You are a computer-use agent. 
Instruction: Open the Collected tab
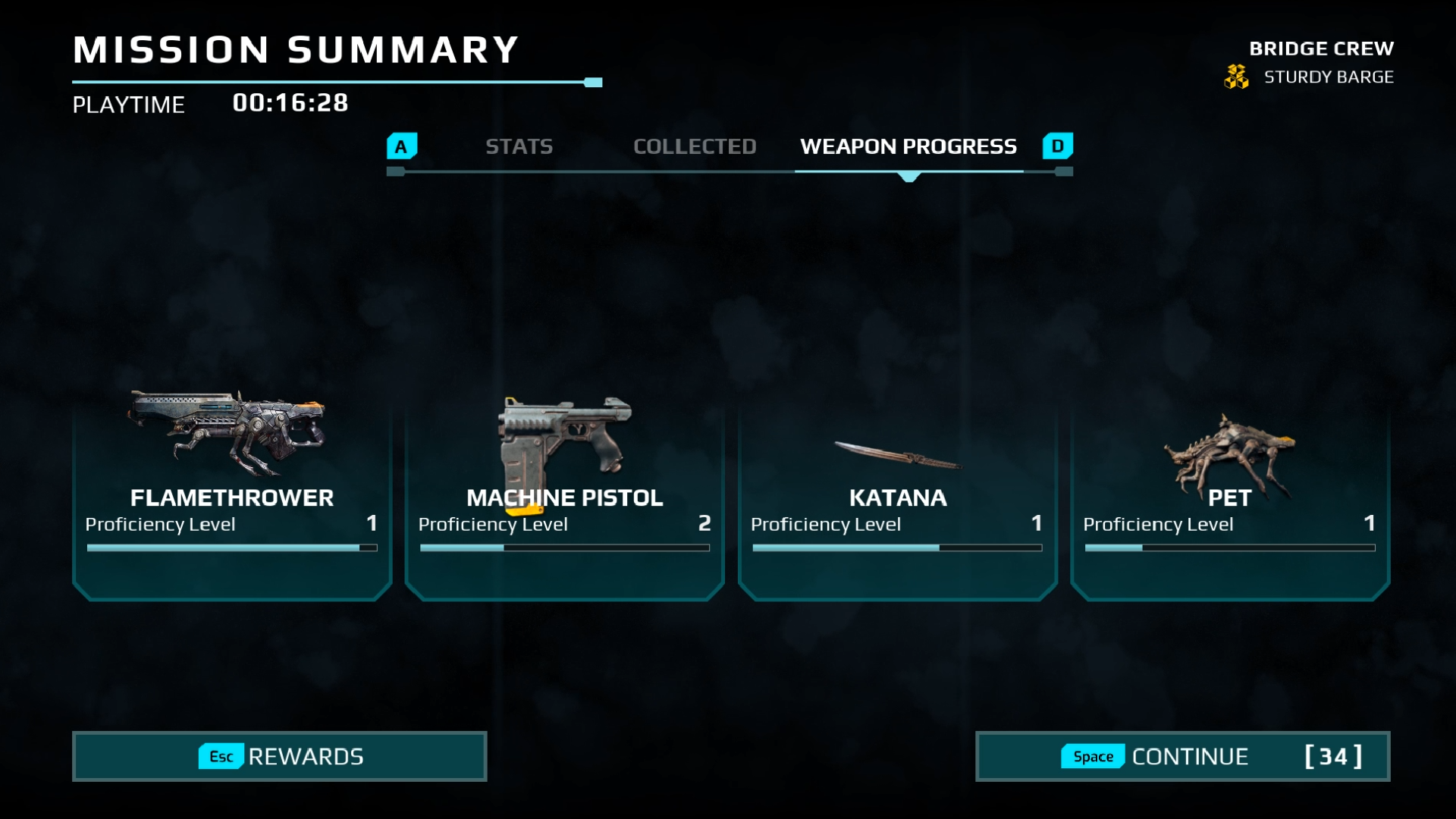695,146
